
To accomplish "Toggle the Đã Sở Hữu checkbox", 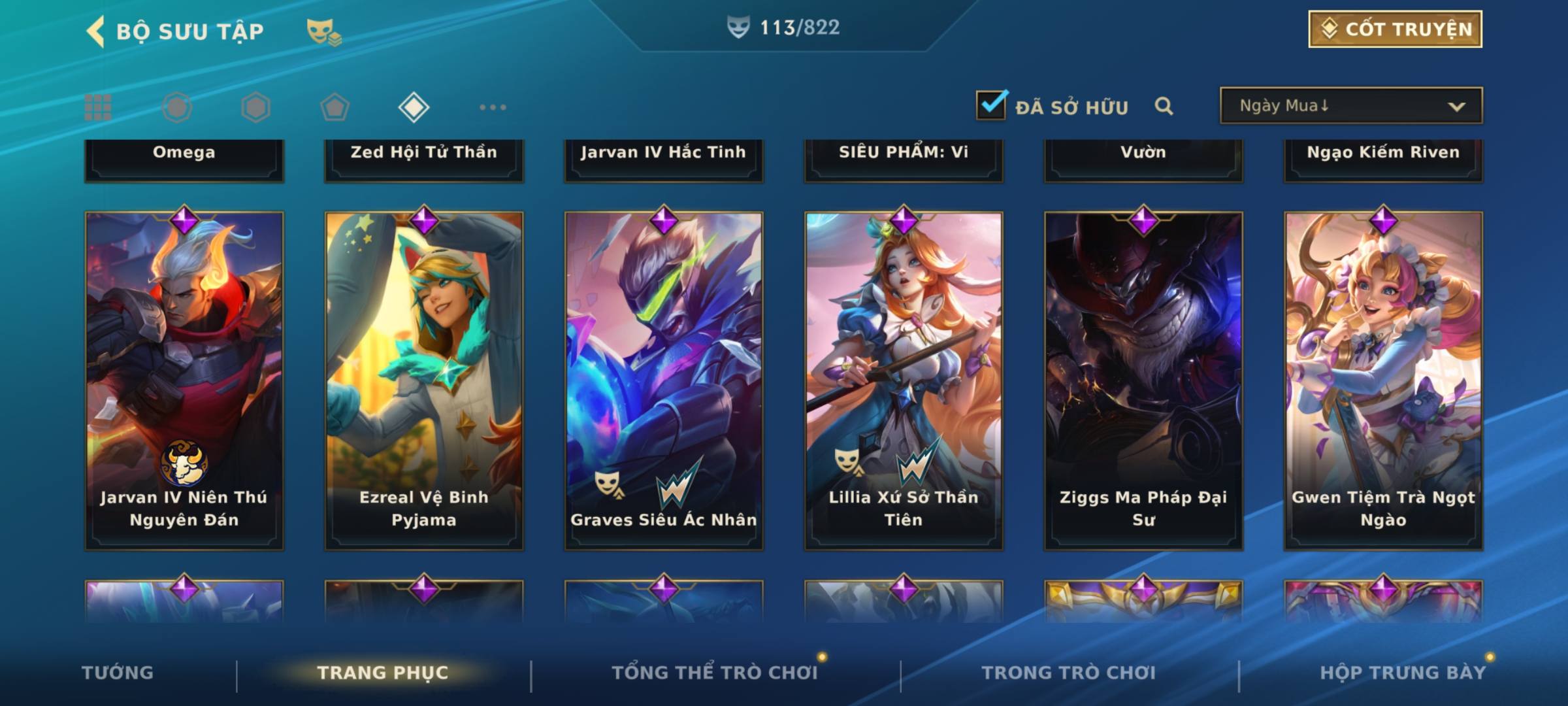I will 991,105.
